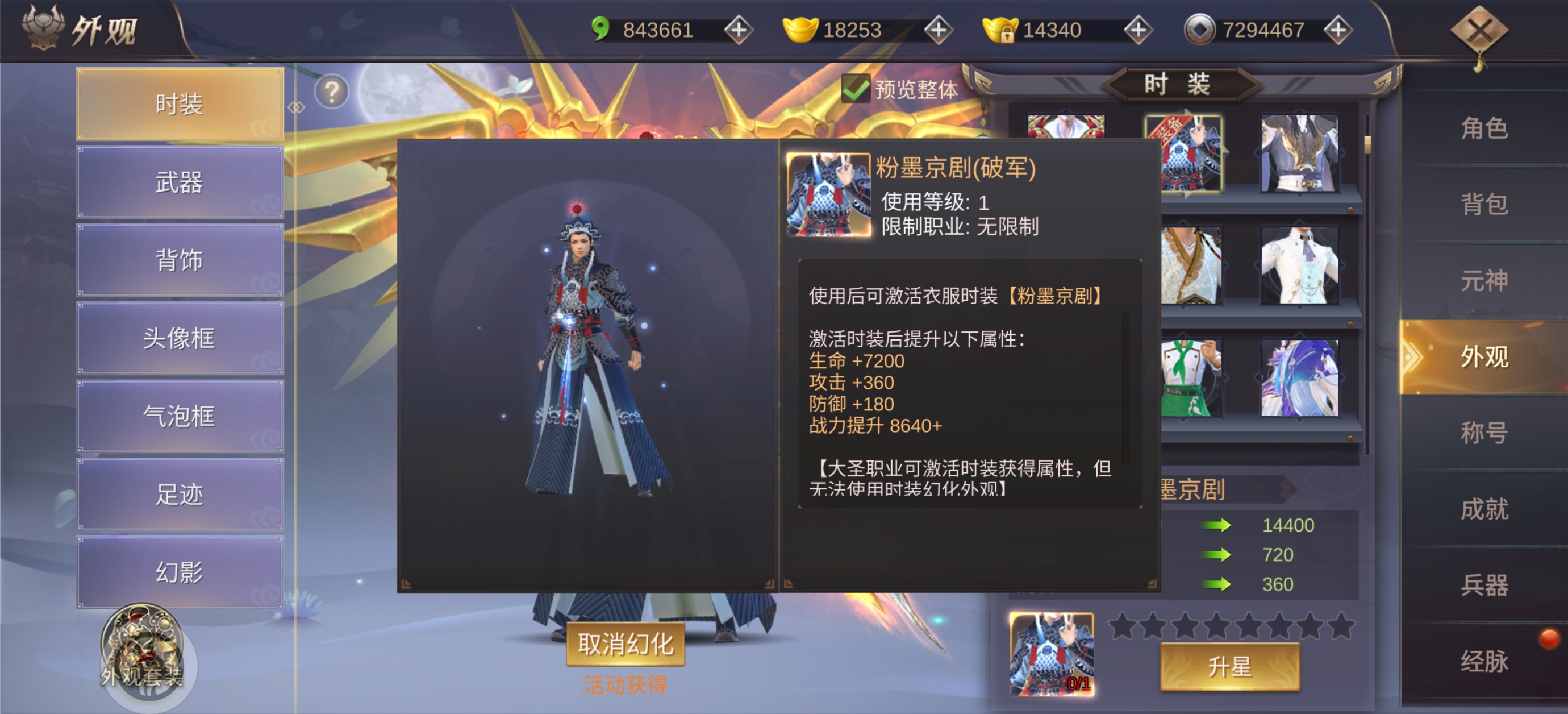Switch to the 足迹 footprints category
The image size is (1568, 714).
pyautogui.click(x=180, y=494)
